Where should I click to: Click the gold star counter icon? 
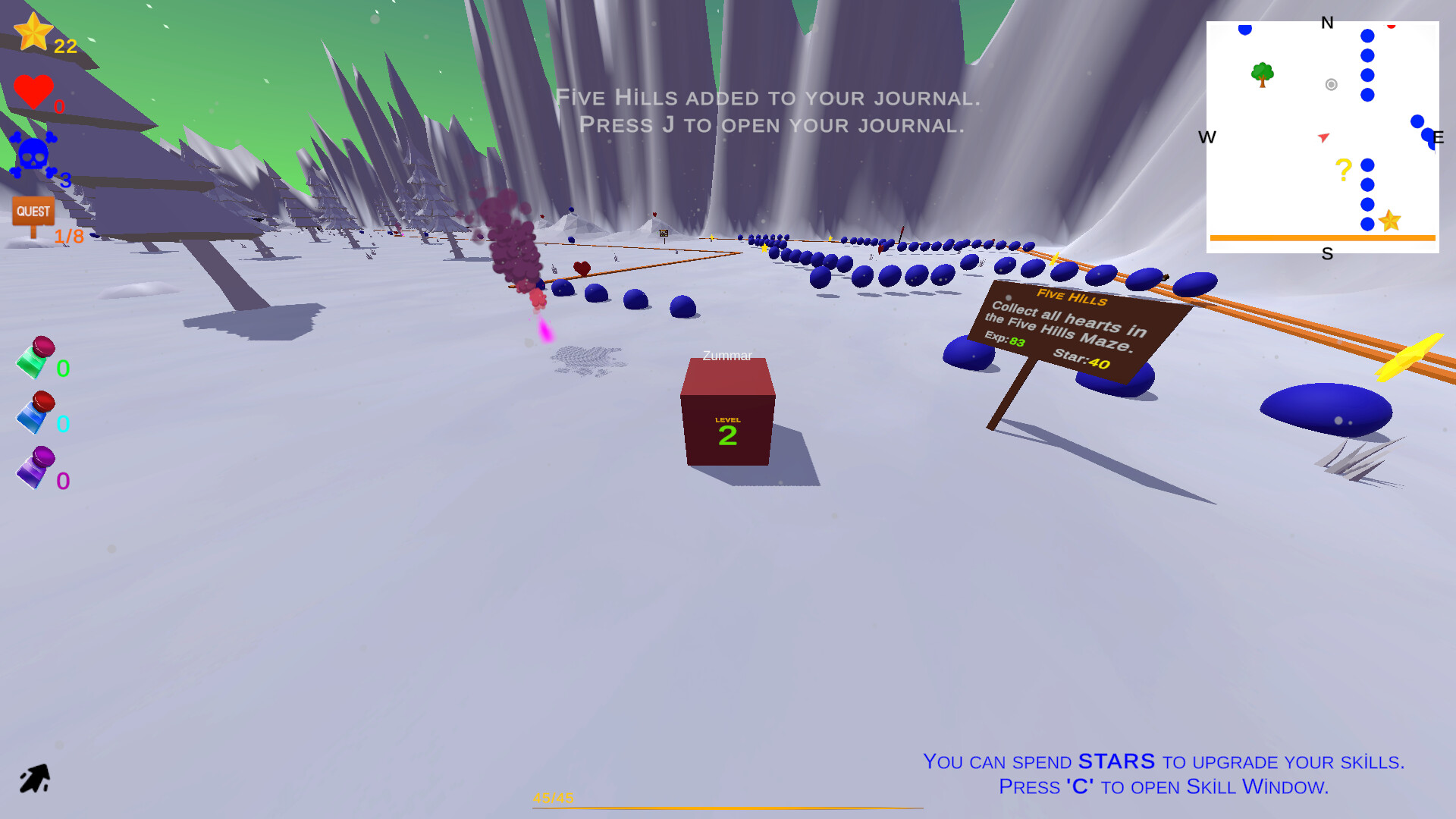pyautogui.click(x=33, y=32)
